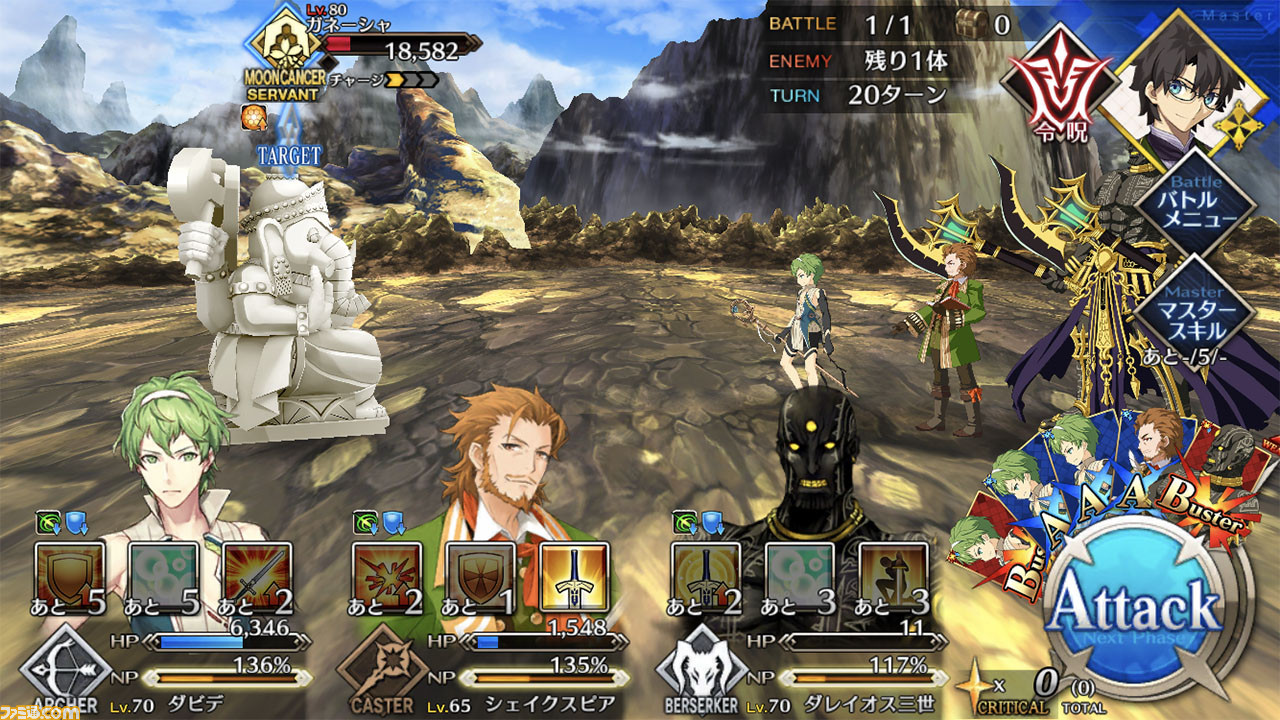Inspect the buff icon under Ganesha's emblem
The height and width of the screenshot is (720, 1280).
(252, 118)
